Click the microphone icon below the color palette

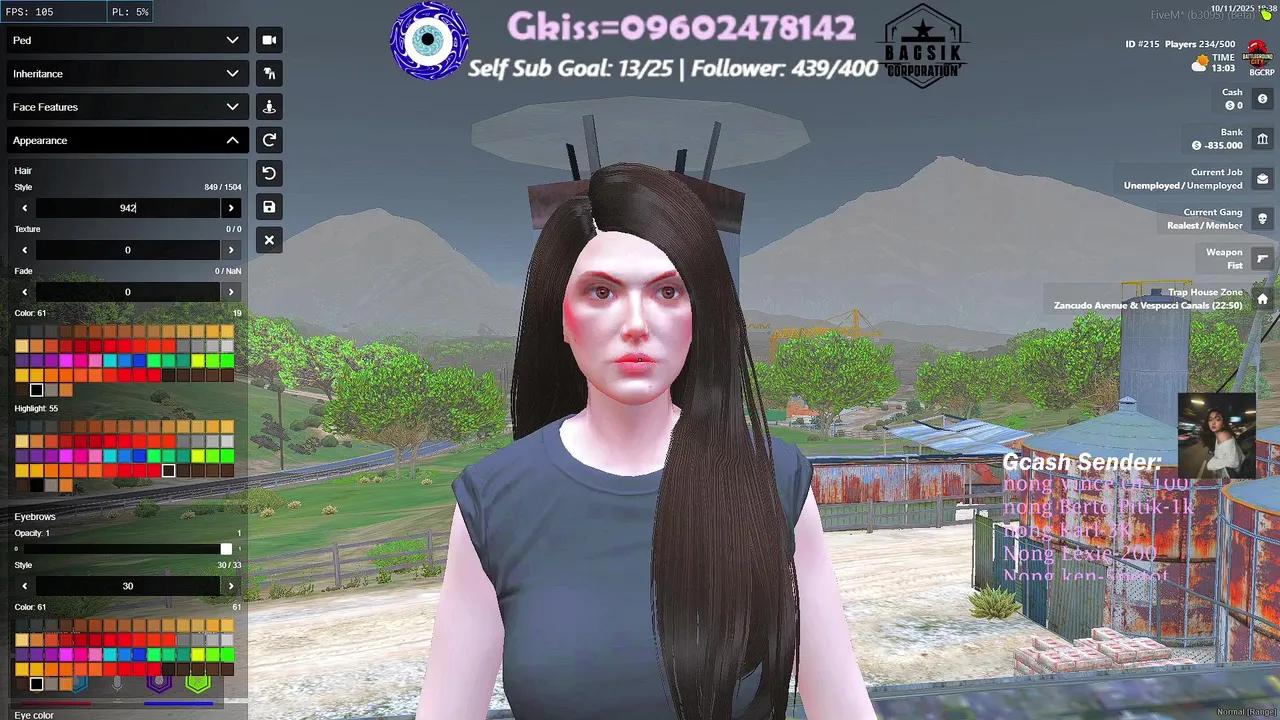click(118, 683)
